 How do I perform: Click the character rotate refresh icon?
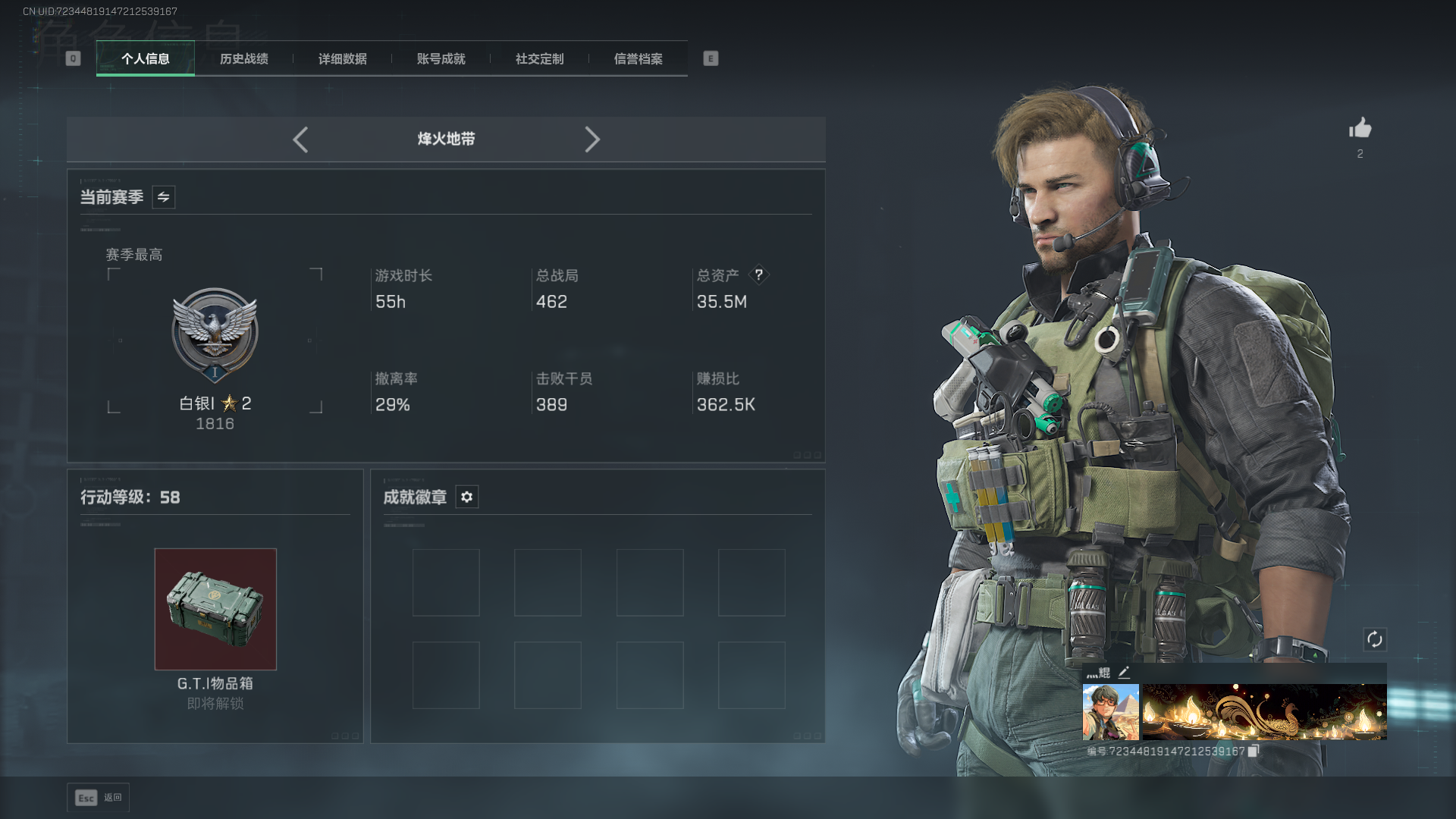(1375, 639)
